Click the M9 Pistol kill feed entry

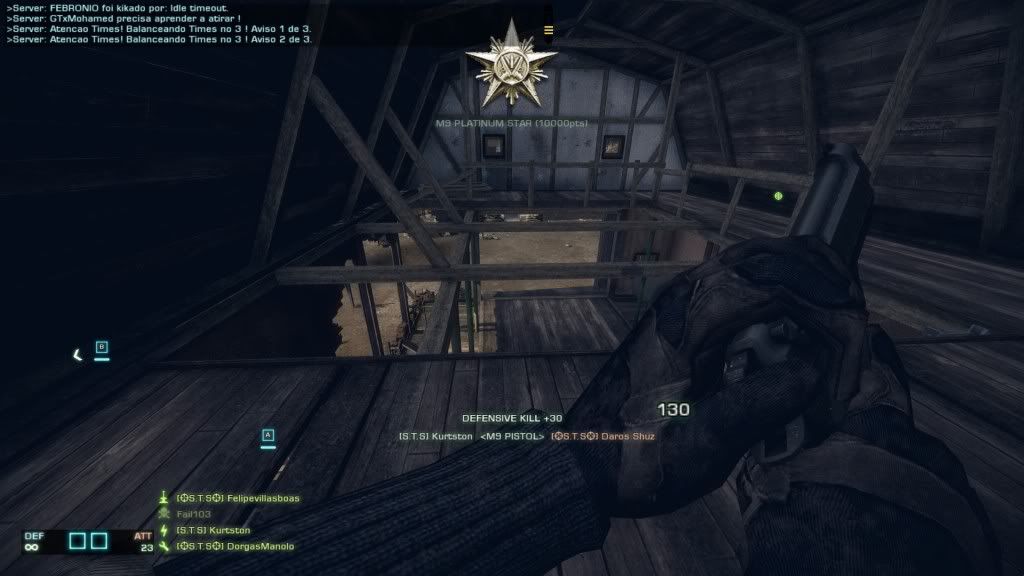(526, 436)
